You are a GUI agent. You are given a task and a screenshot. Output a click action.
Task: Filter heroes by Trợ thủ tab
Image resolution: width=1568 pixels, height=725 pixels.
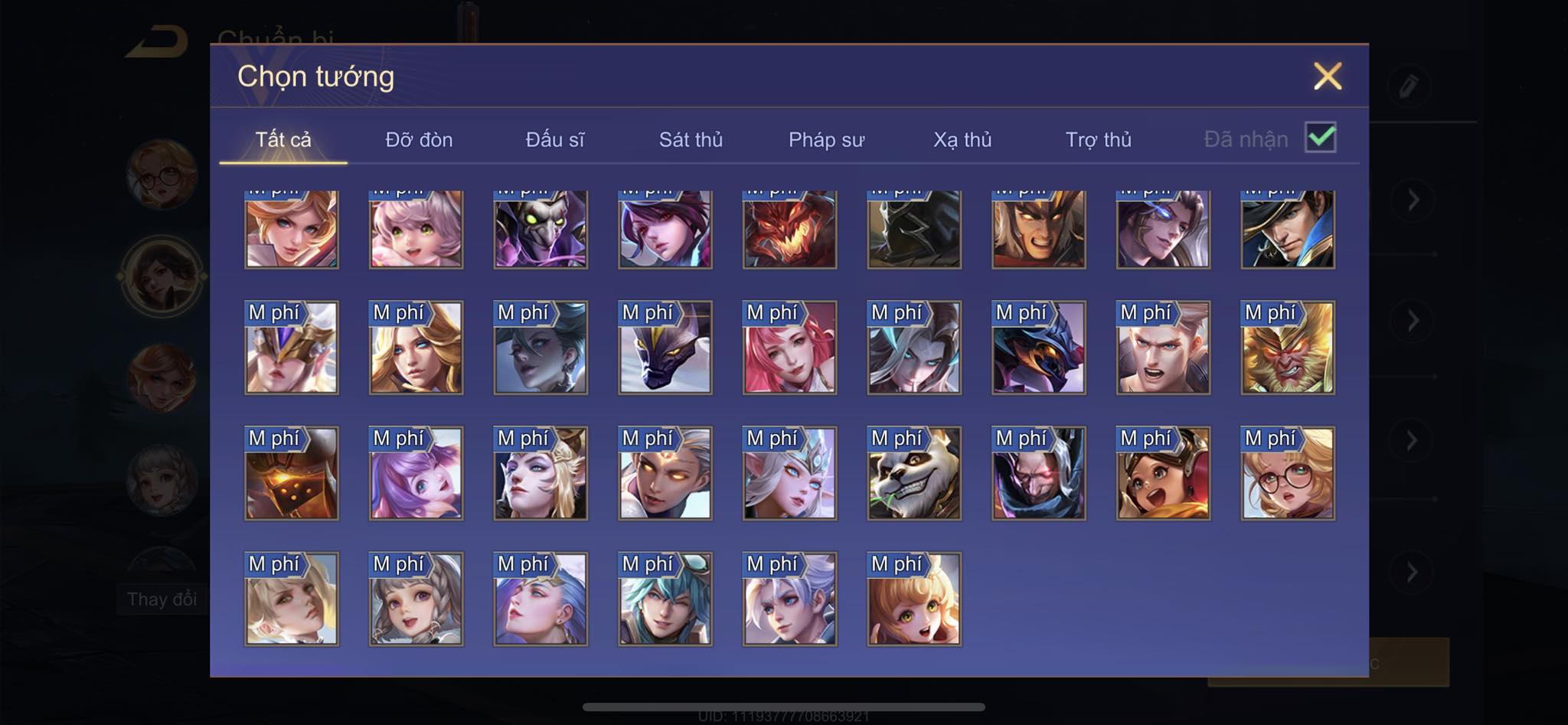click(1098, 139)
